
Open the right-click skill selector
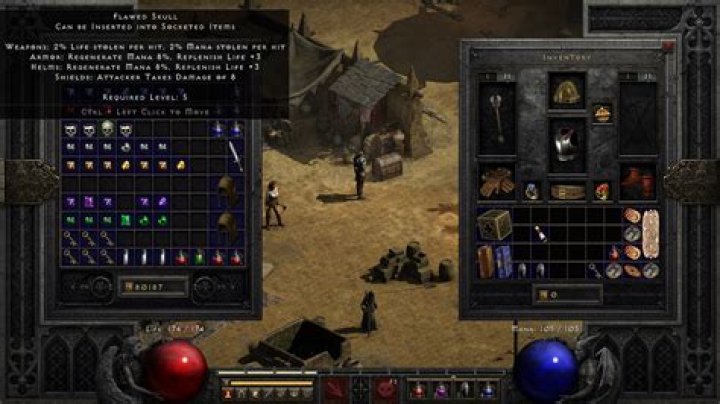coord(387,389)
